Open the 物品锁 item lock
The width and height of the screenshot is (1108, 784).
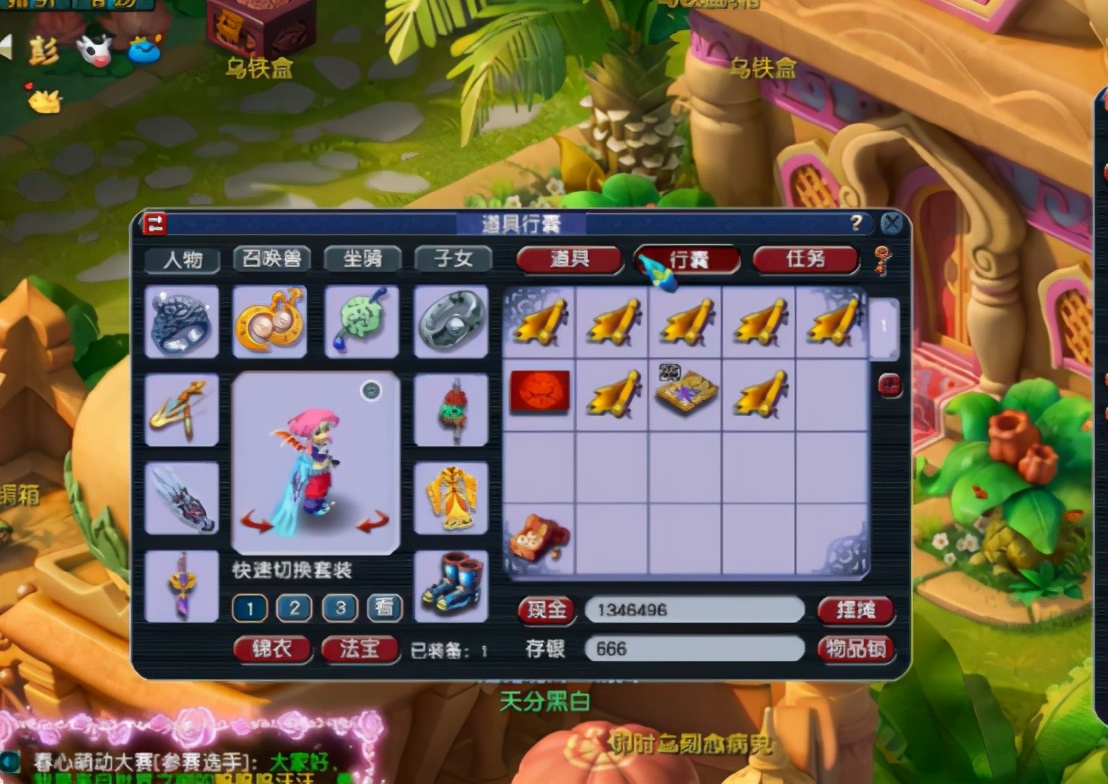pyautogui.click(x=855, y=649)
